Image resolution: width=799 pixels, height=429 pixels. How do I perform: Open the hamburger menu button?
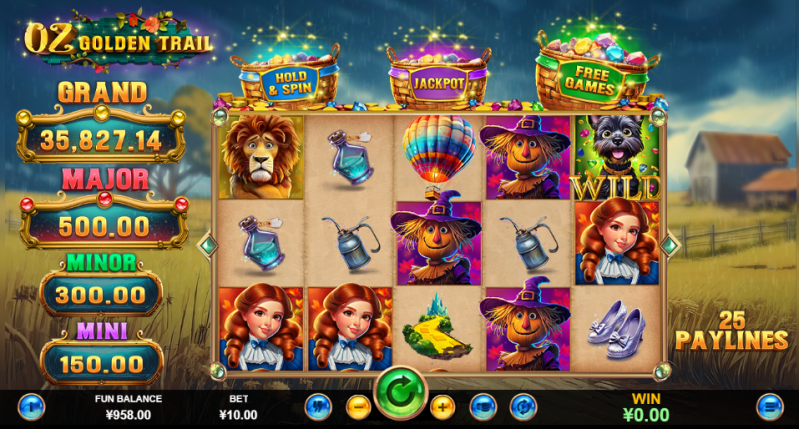[768, 407]
